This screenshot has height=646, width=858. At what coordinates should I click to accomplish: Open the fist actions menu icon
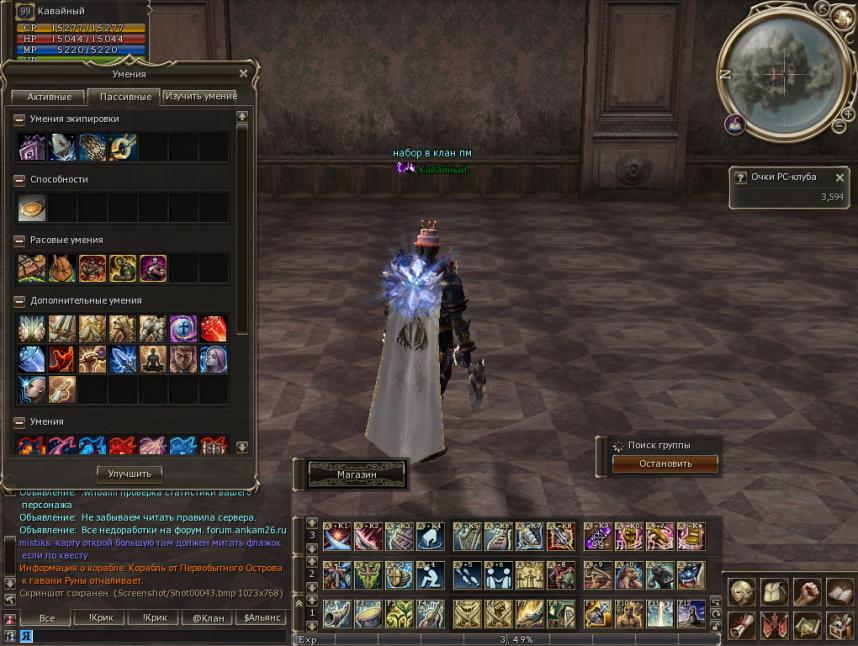[x=807, y=592]
